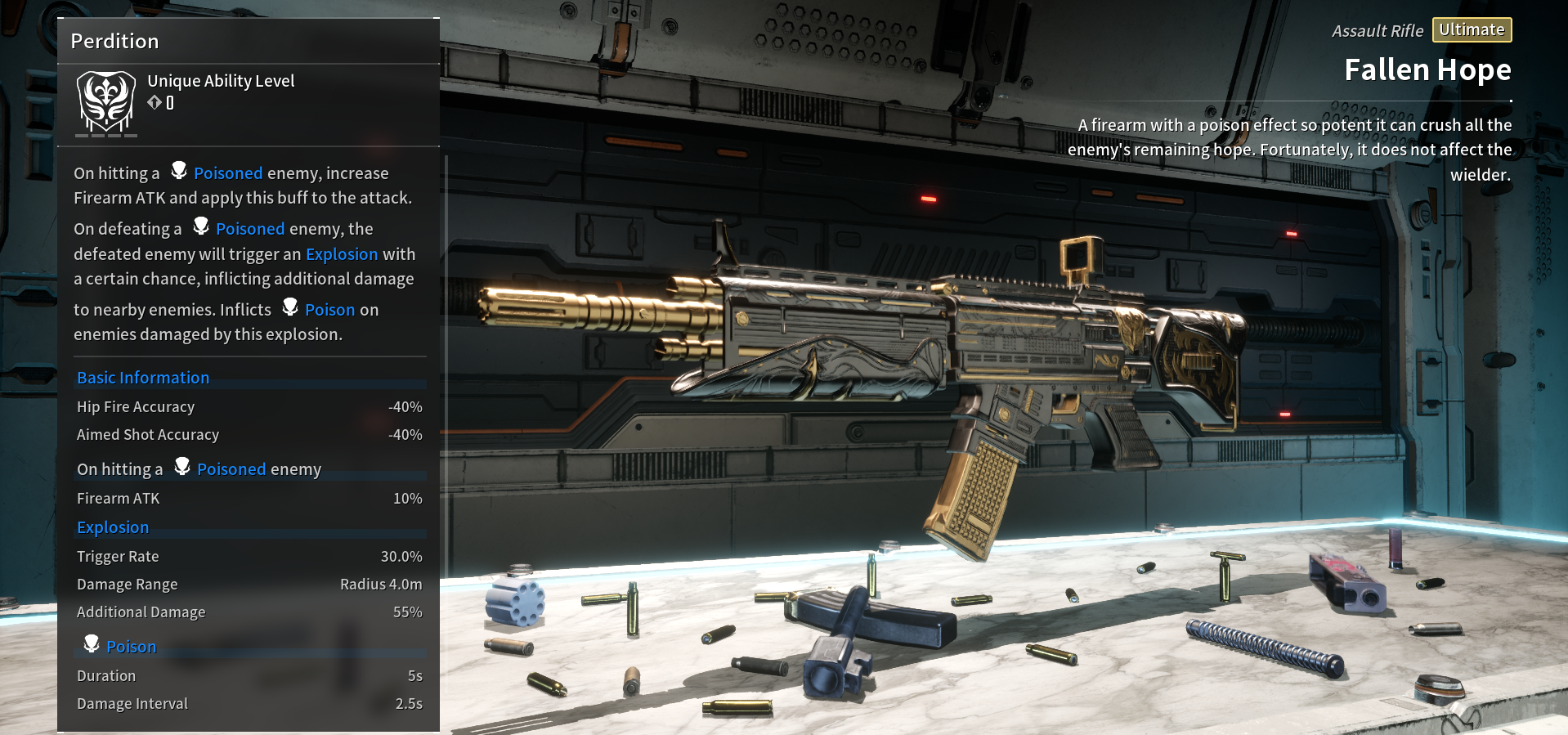Click the poison icon next to 'On defeating a'
Viewport: 1568px width, 735px height.
click(201, 226)
